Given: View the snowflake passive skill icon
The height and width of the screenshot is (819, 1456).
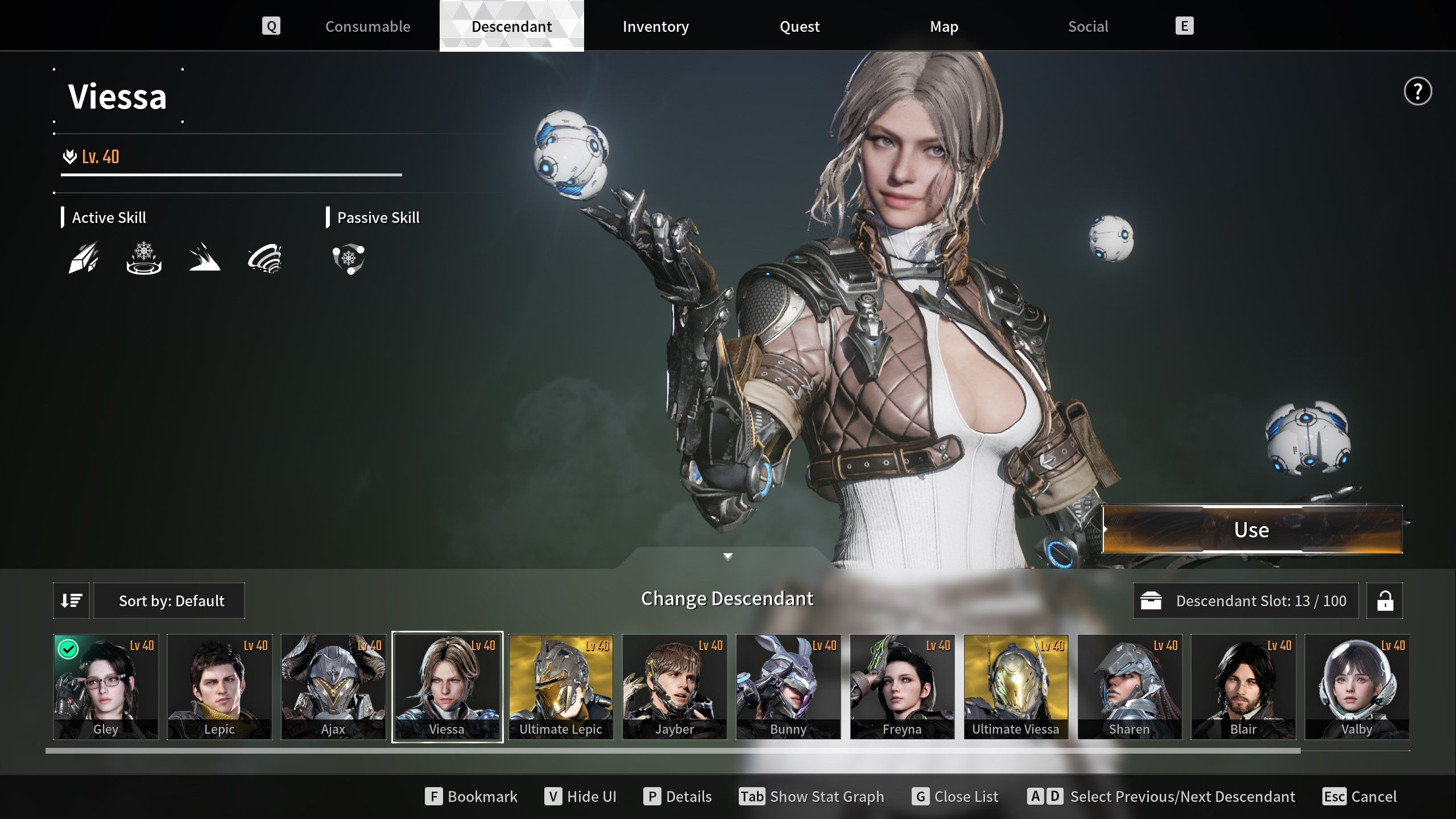Looking at the screenshot, I should pyautogui.click(x=349, y=259).
